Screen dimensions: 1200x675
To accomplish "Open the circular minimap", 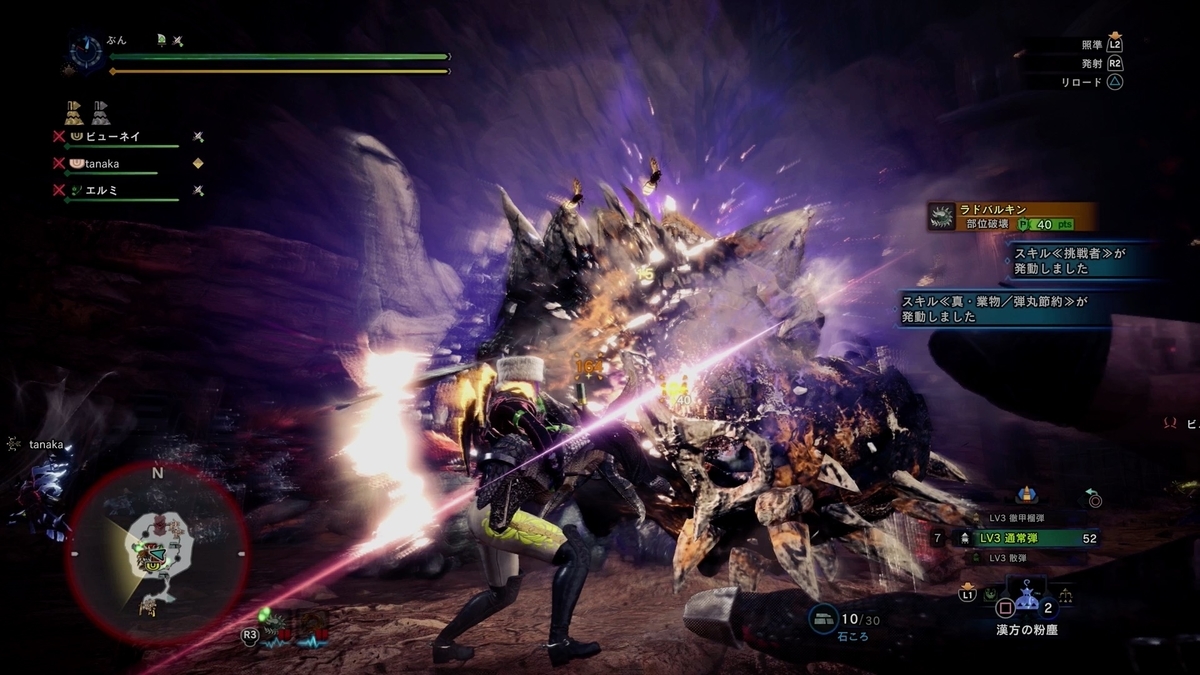I will click(157, 553).
